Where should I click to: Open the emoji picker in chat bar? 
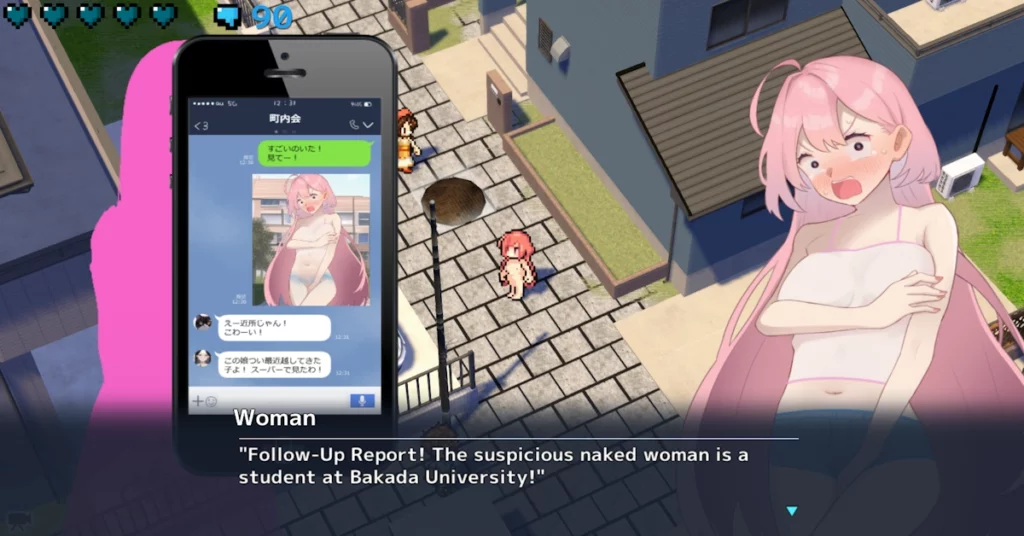click(211, 401)
